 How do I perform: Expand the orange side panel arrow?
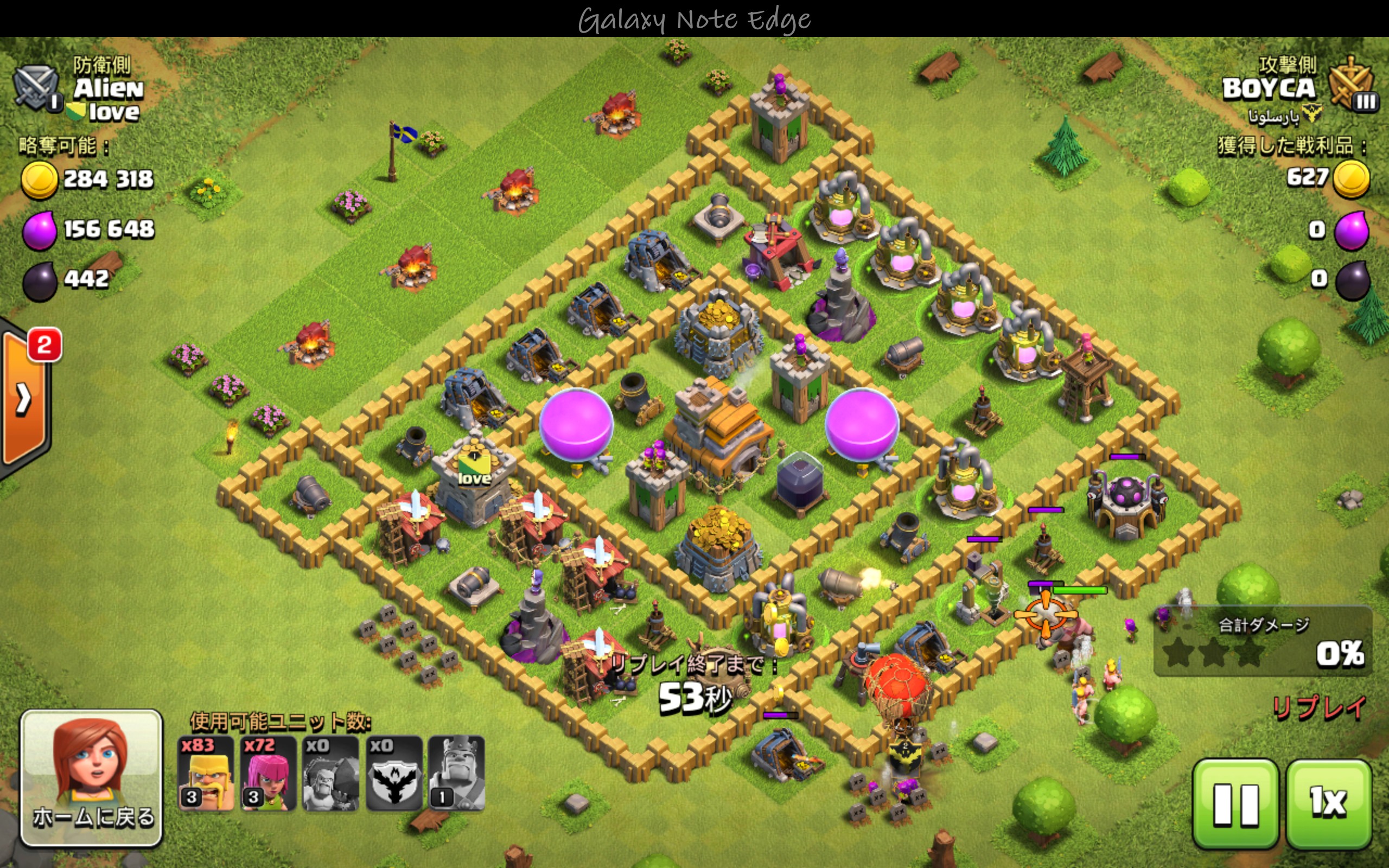[x=24, y=399]
